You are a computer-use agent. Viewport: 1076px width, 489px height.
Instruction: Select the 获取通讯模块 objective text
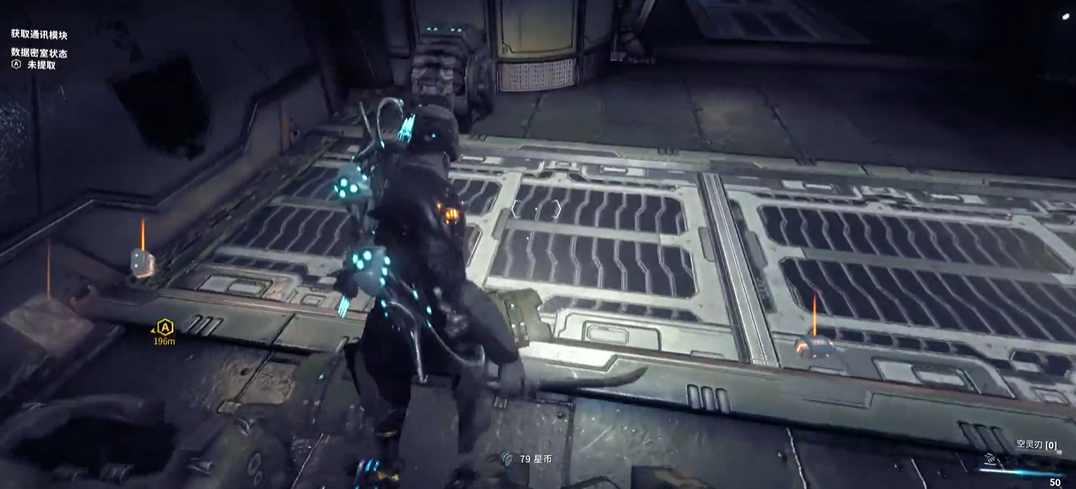pyautogui.click(x=39, y=35)
